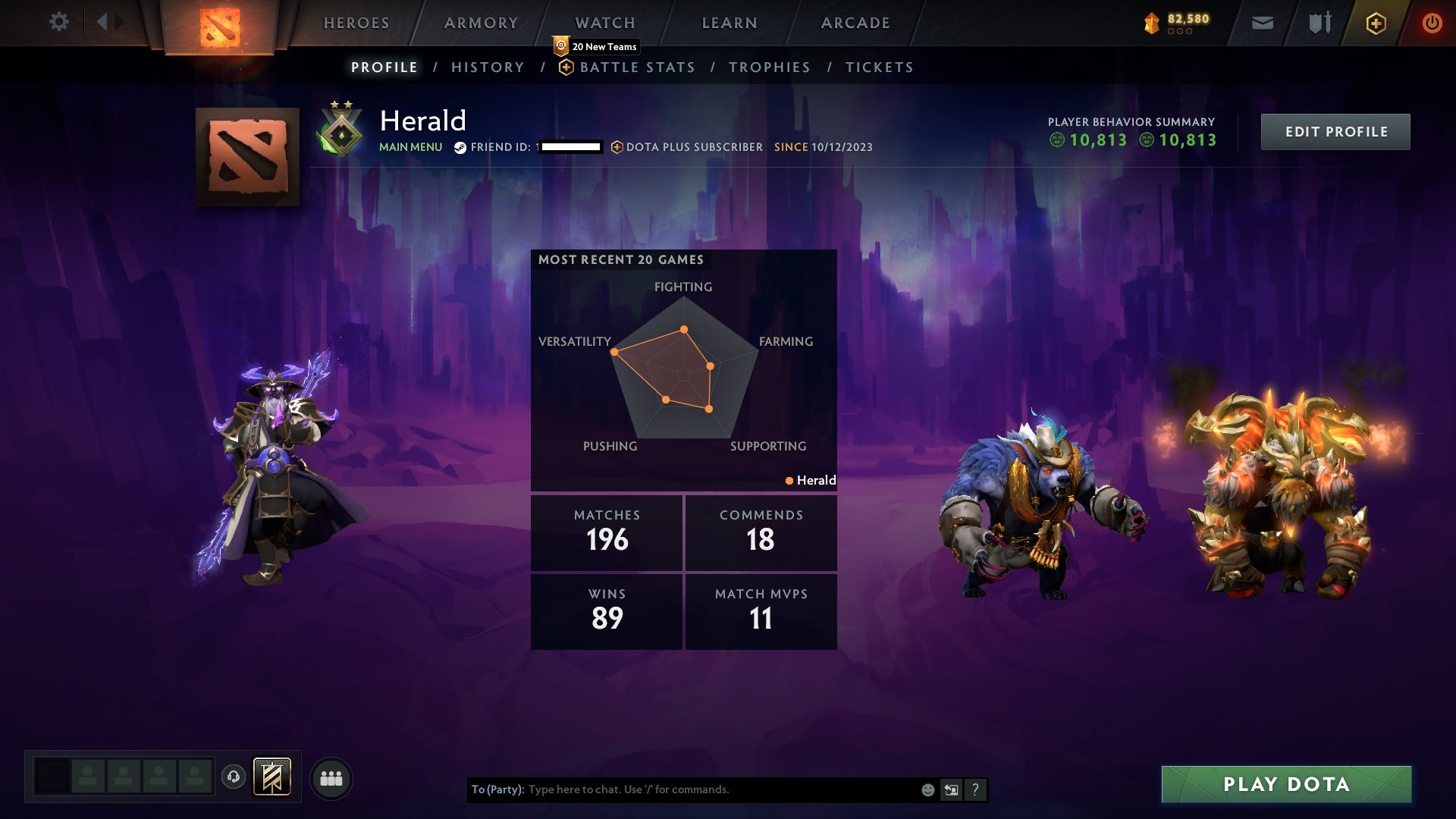Open the messages inbox icon
The height and width of the screenshot is (819, 1456).
click(1262, 23)
